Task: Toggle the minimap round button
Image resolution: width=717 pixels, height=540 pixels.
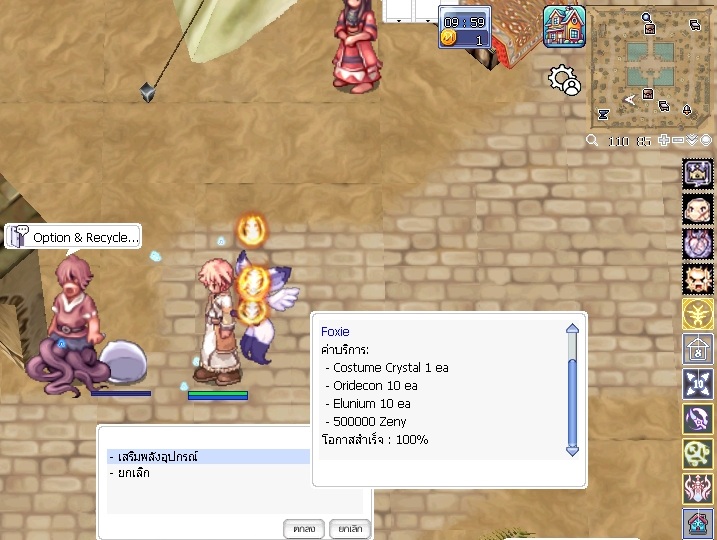Action: click(706, 141)
